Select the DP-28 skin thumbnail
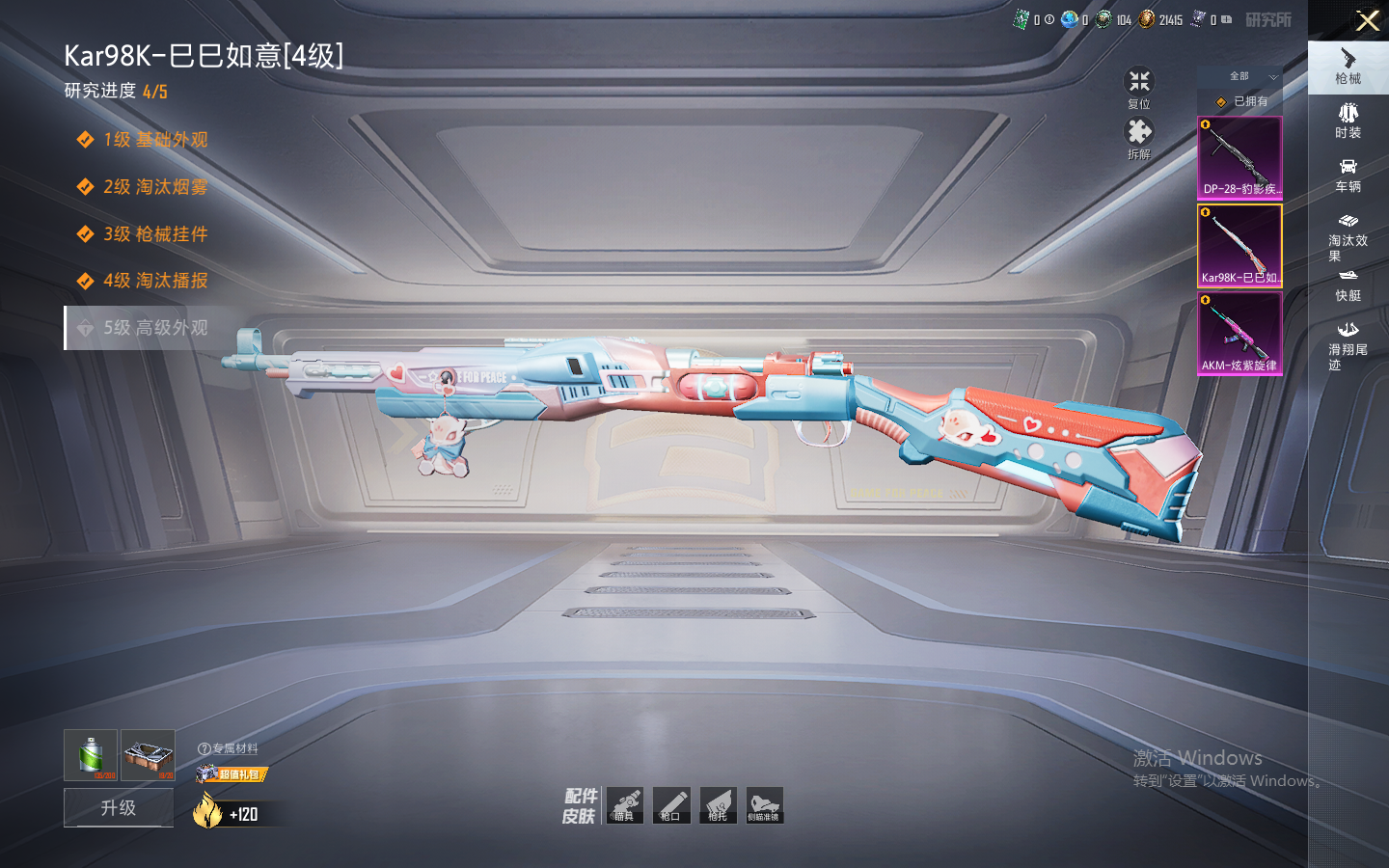 click(x=1239, y=157)
